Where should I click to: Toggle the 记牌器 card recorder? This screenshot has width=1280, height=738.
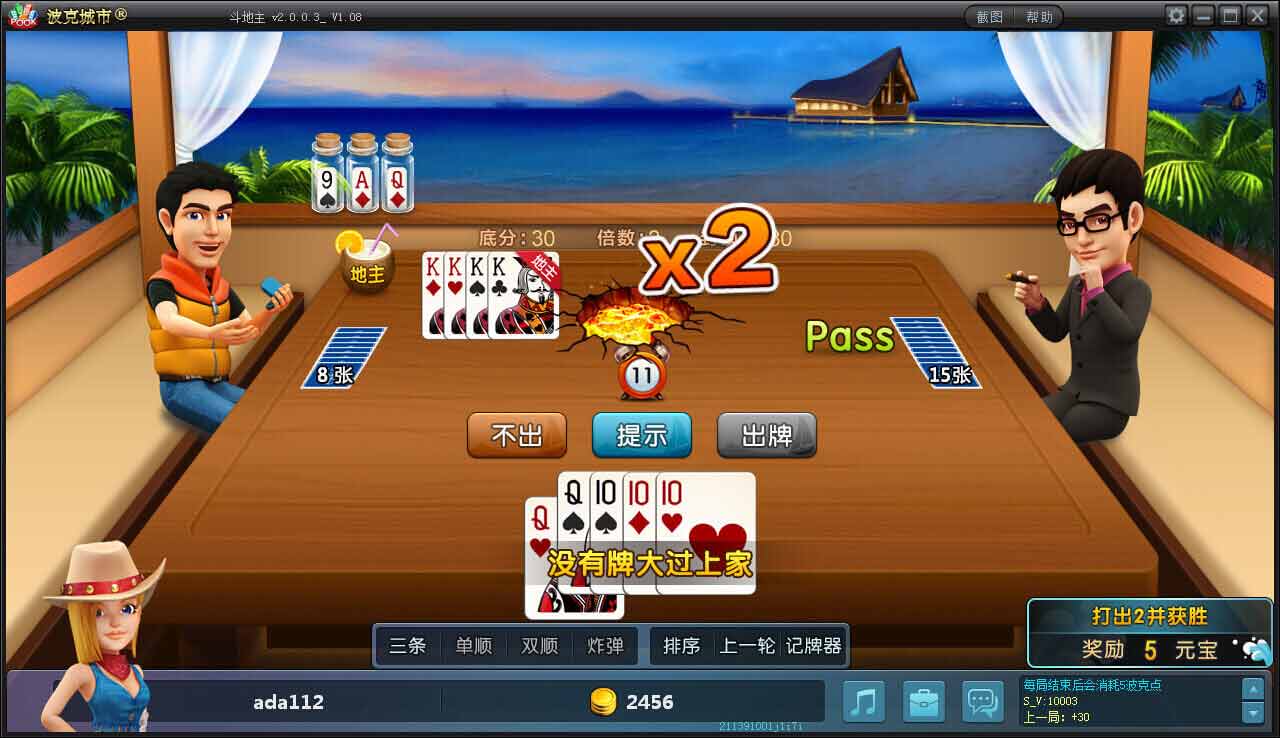816,646
